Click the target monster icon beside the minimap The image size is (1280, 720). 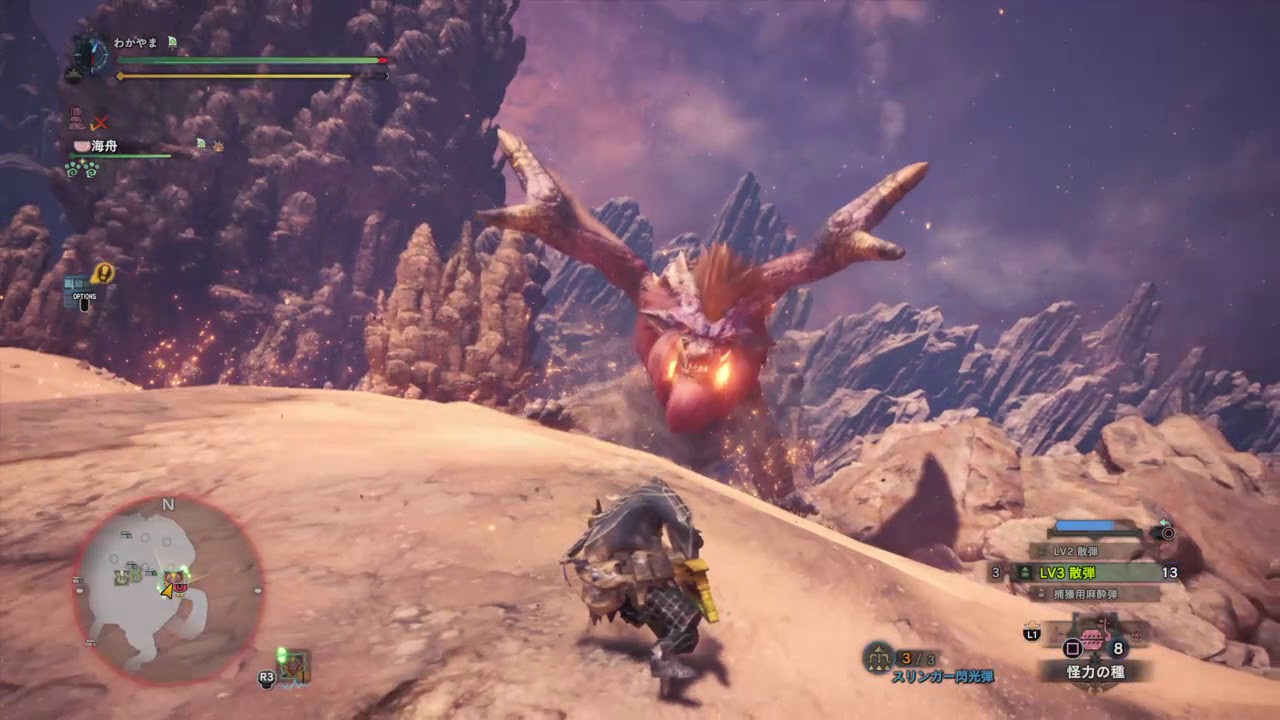(292, 665)
